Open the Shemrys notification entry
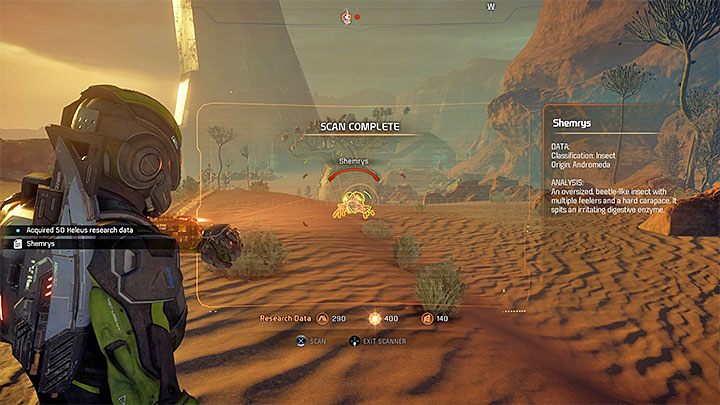Viewport: 720px width, 405px height. (x=40, y=243)
